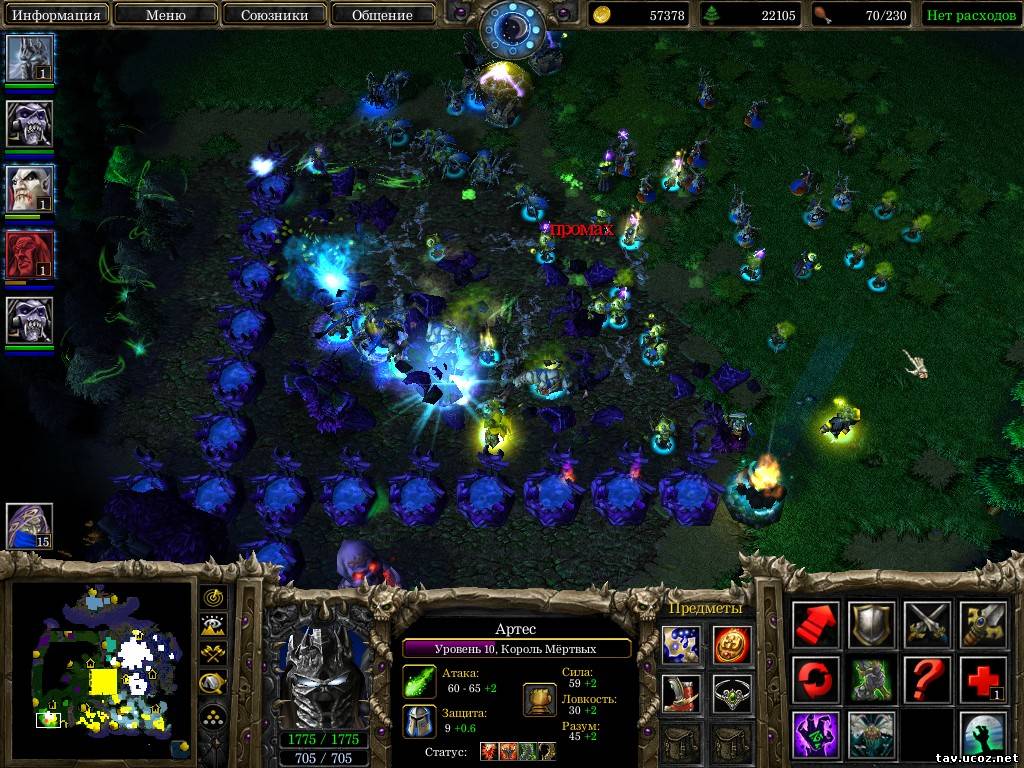
Task: Use the blue starry map item
Action: click(x=680, y=643)
